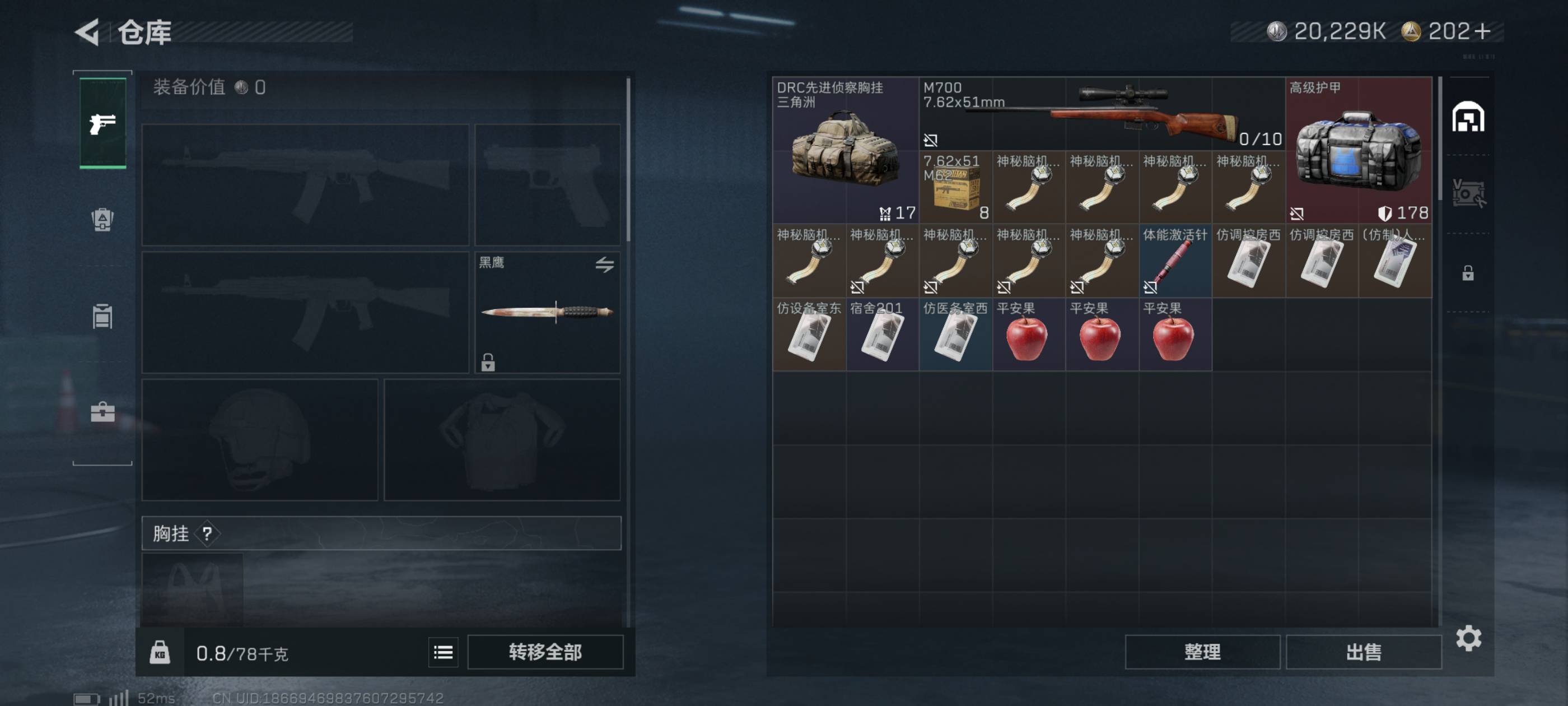Select the 黑鹰 knife slot
Image resolution: width=1568 pixels, height=706 pixels.
click(x=547, y=312)
